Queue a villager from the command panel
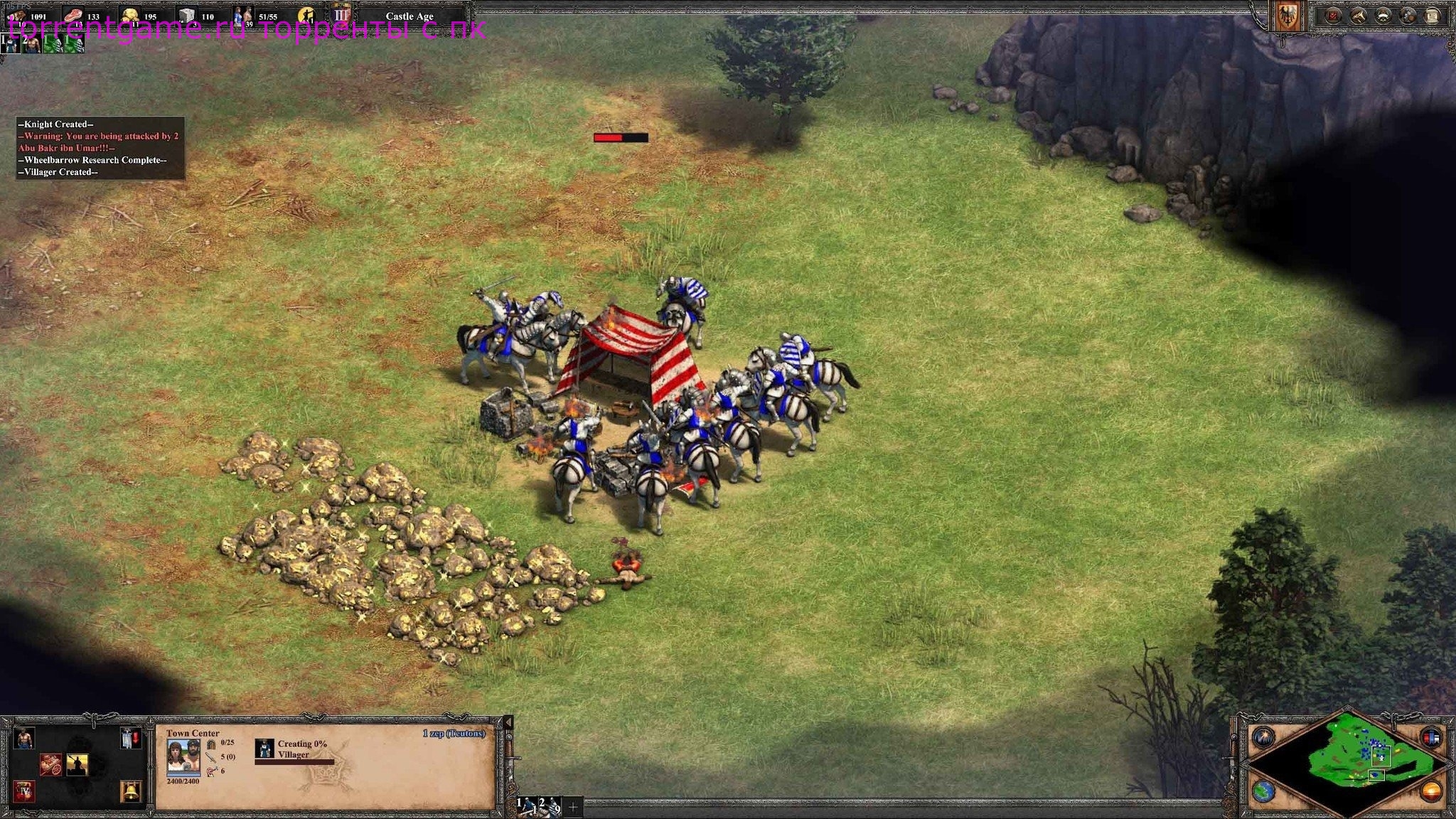Viewport: 1456px width, 819px height. (x=23, y=739)
